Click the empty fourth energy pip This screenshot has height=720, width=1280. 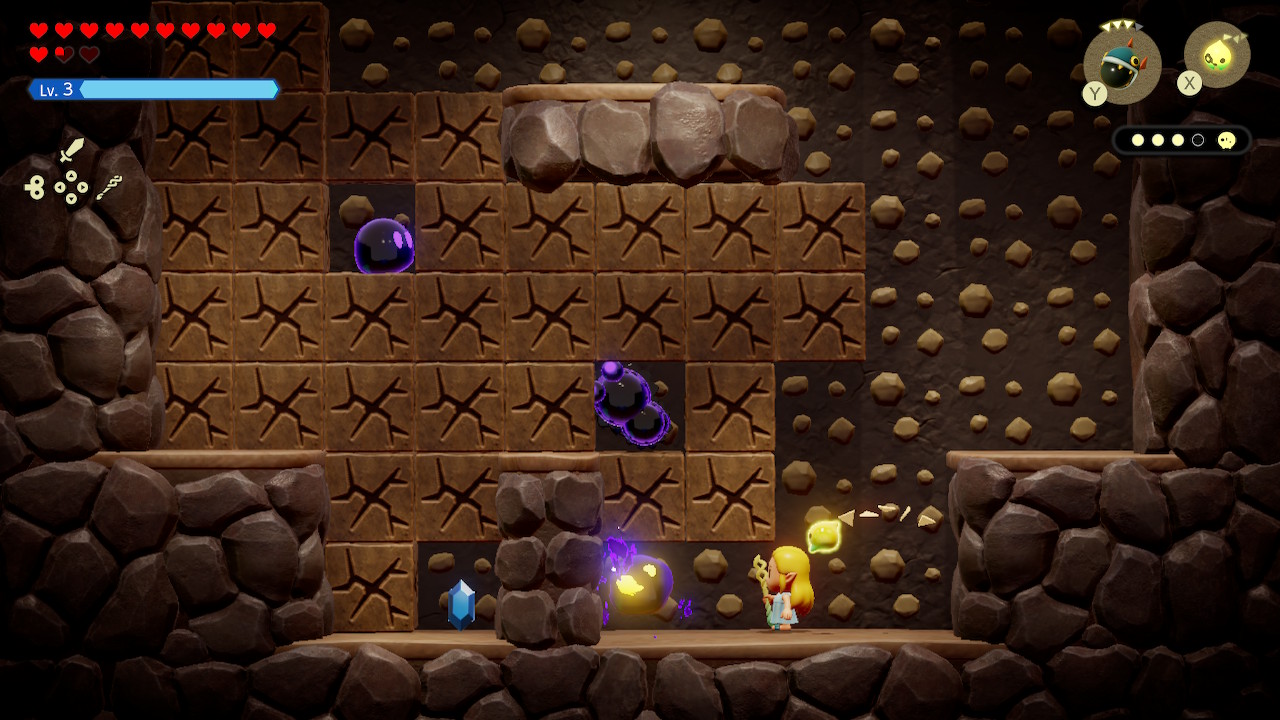(x=1198, y=140)
